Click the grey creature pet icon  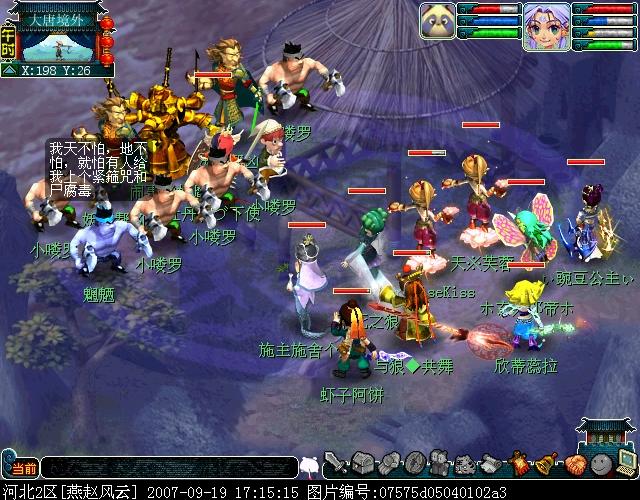[466, 464]
